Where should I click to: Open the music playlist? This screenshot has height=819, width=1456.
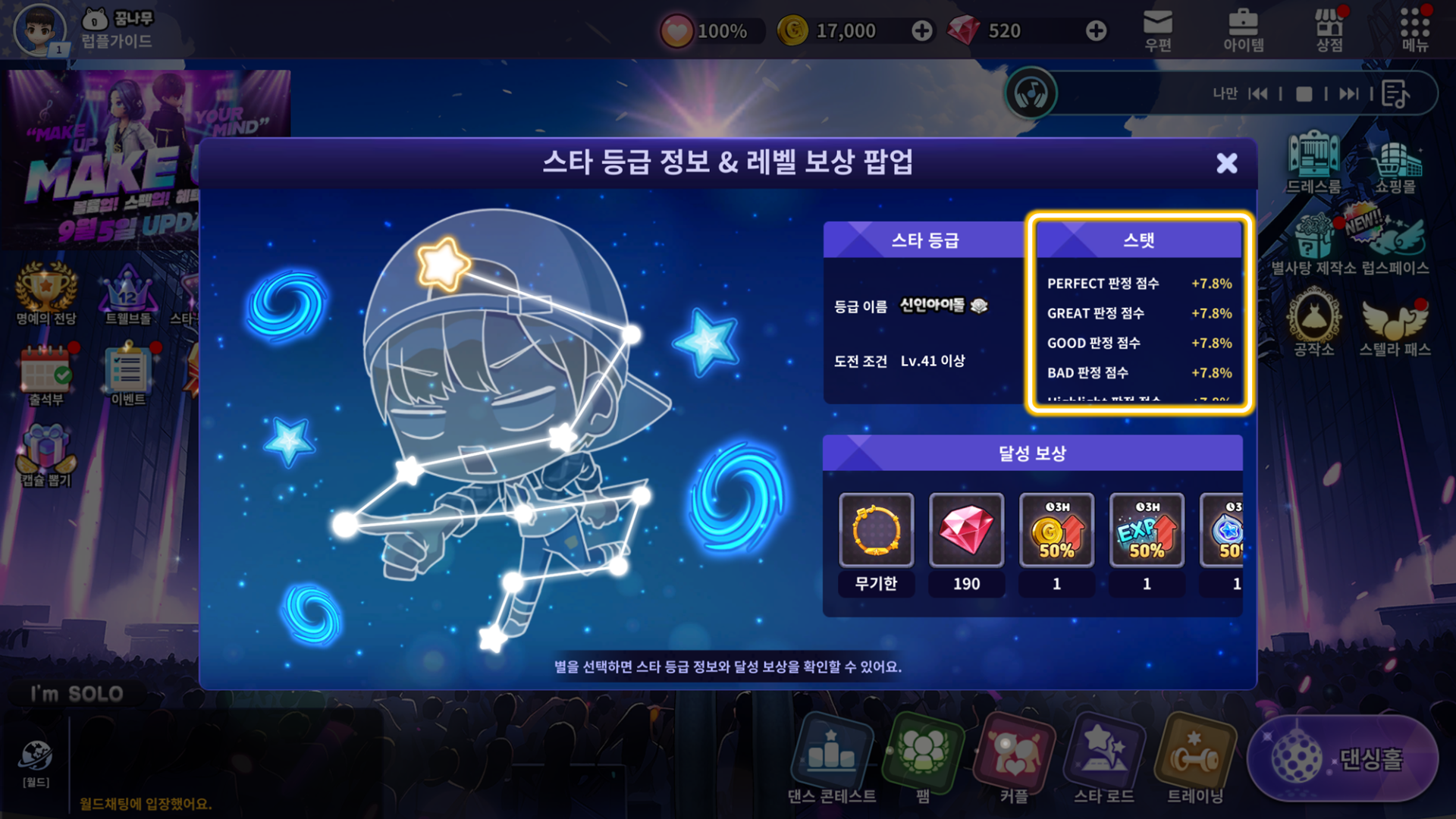pyautogui.click(x=1395, y=94)
